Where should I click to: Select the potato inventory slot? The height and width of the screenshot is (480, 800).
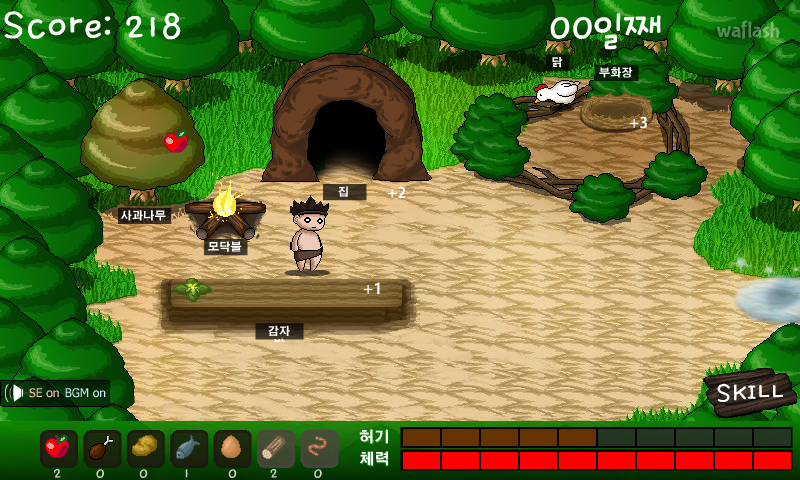click(146, 449)
